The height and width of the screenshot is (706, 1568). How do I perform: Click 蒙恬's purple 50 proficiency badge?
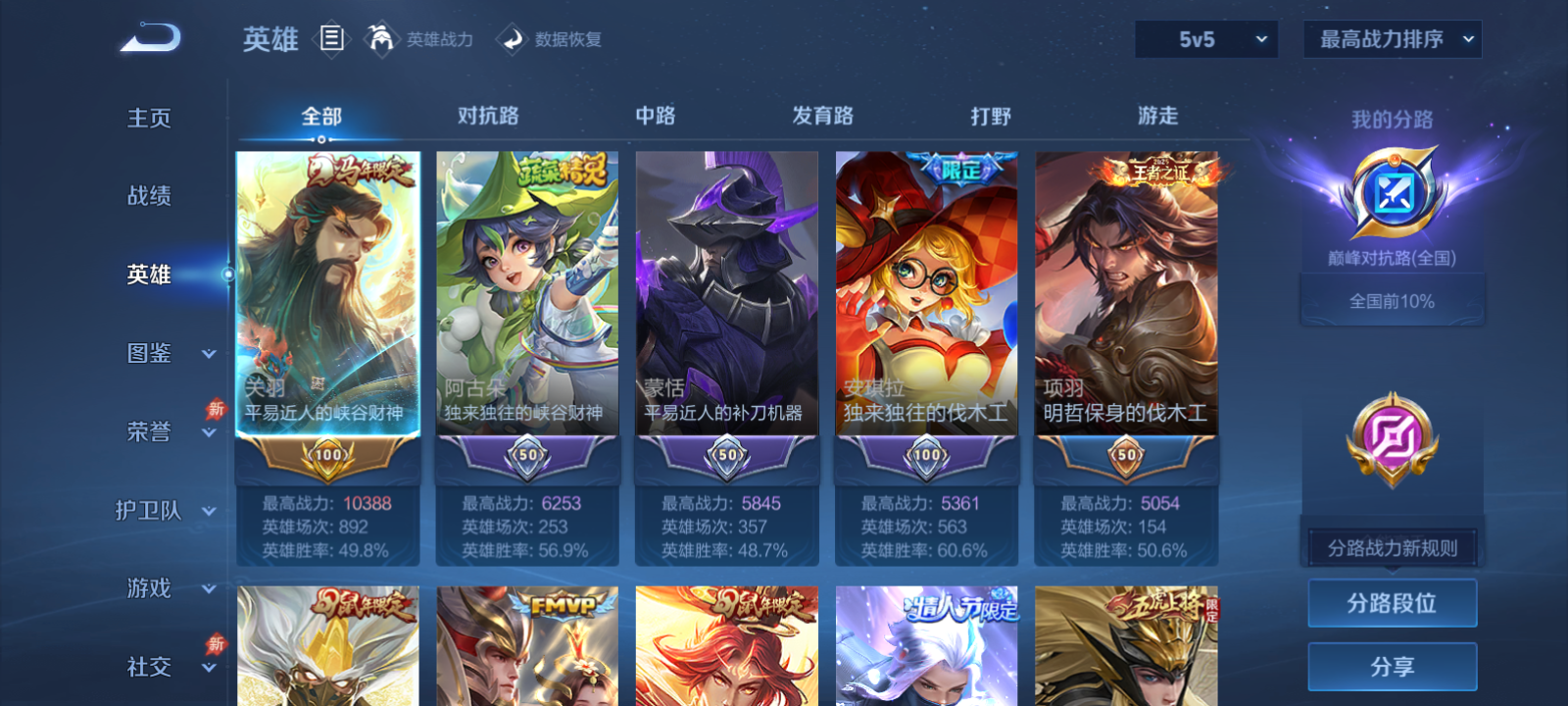pos(726,456)
